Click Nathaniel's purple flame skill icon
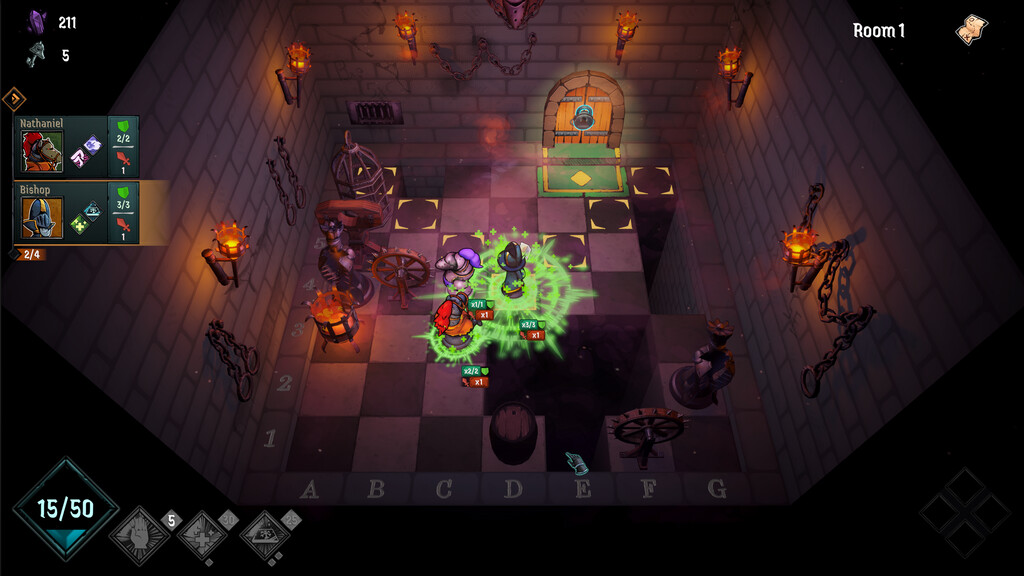1024x576 pixels. [92, 145]
